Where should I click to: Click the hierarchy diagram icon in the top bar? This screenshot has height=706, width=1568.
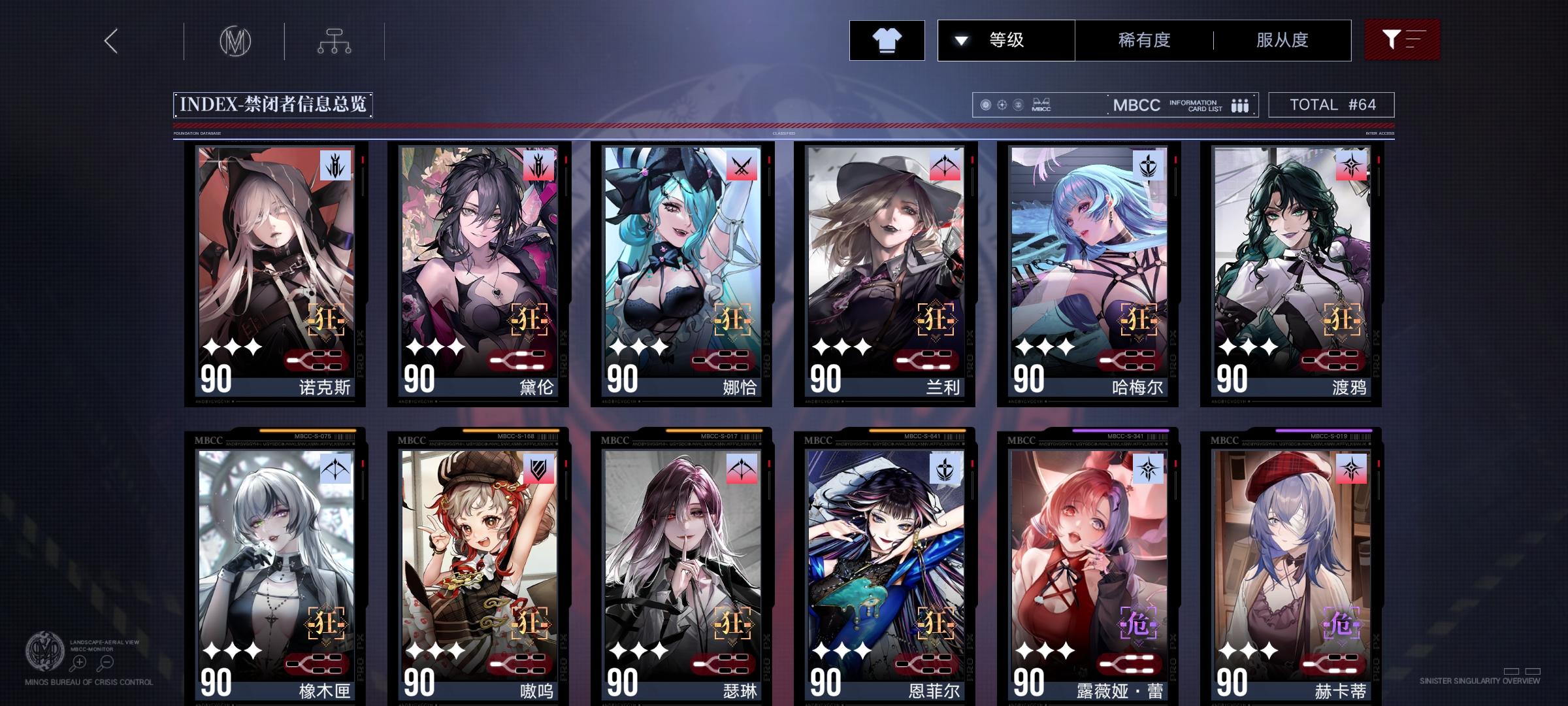coord(335,40)
